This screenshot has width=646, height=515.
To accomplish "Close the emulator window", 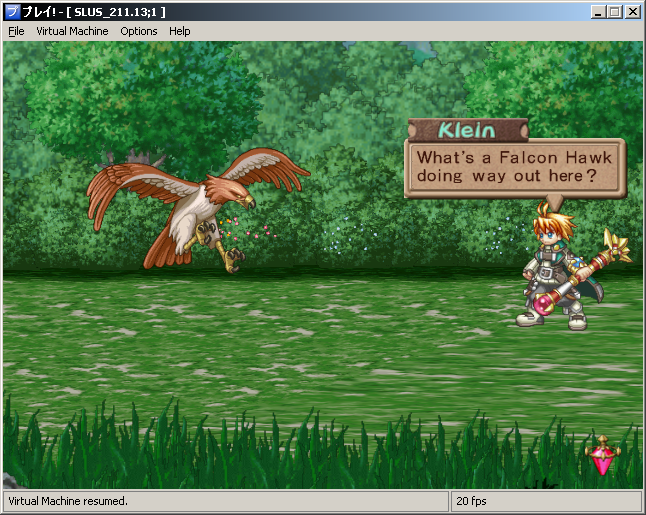I will (x=632, y=12).
